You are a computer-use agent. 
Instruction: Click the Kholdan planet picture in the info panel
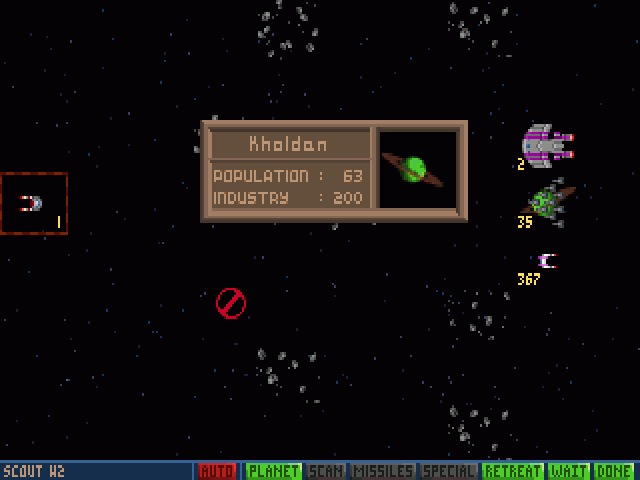point(417,169)
